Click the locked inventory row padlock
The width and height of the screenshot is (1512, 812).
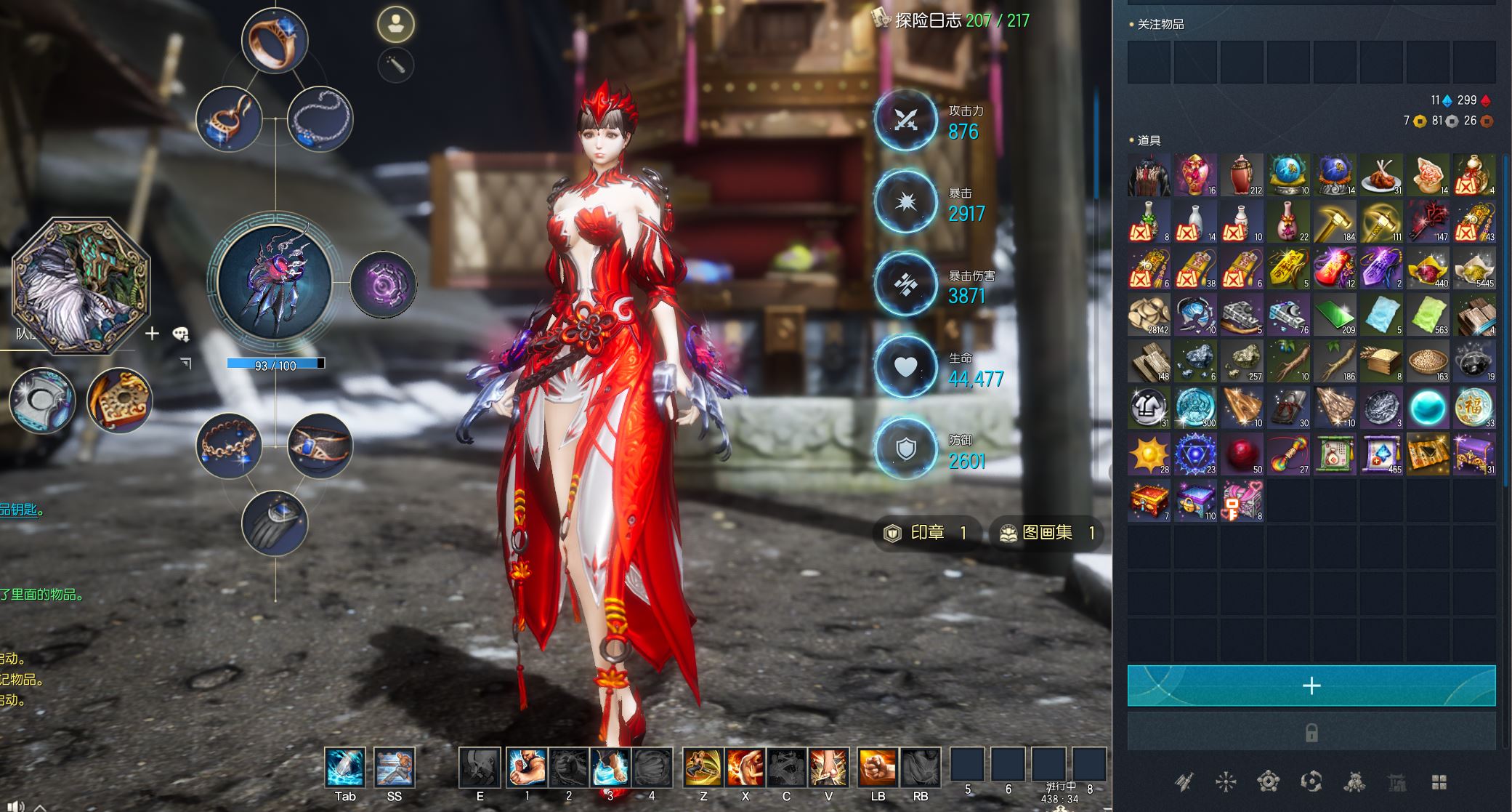(1311, 732)
